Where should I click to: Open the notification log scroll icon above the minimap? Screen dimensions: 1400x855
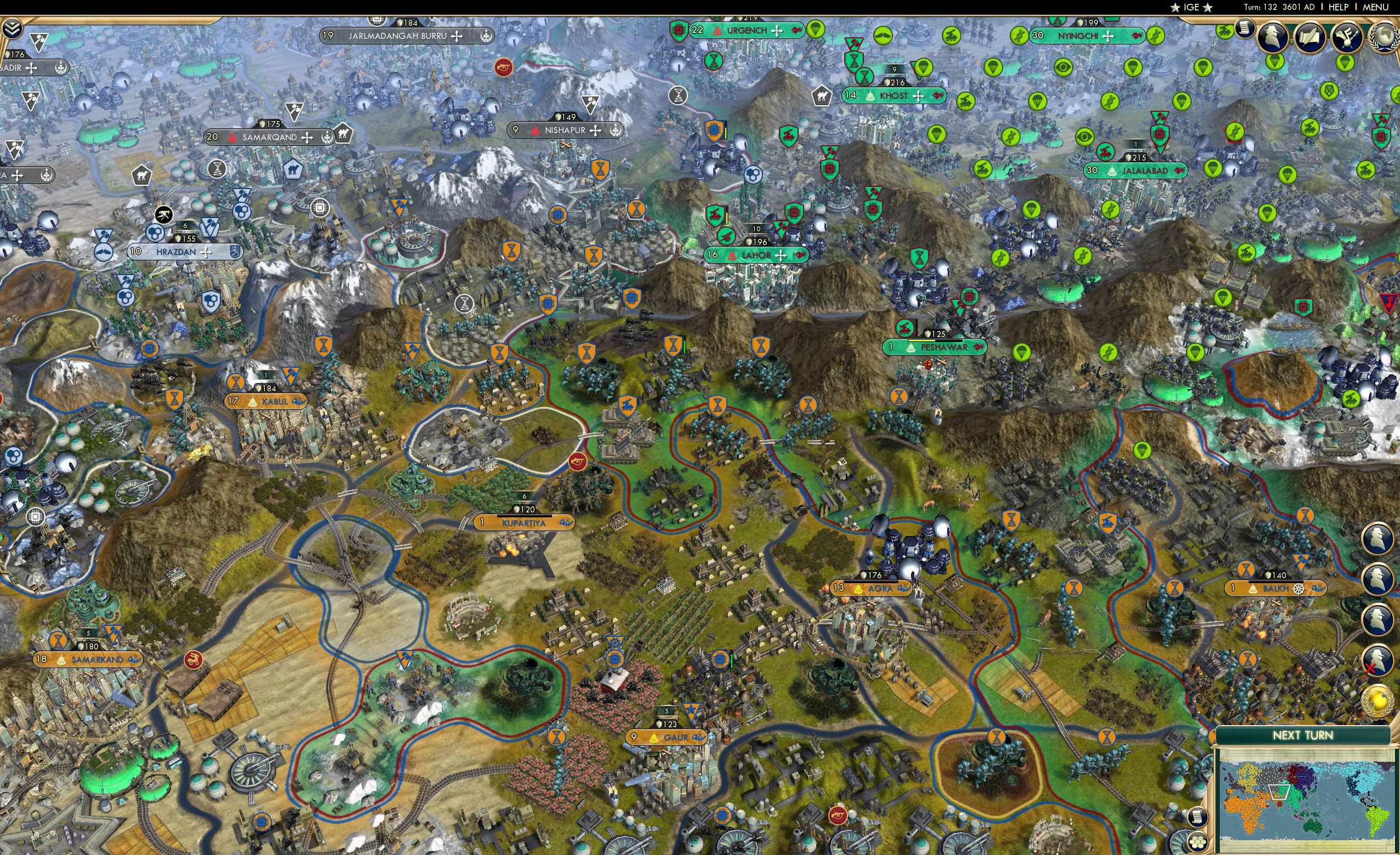(1199, 818)
